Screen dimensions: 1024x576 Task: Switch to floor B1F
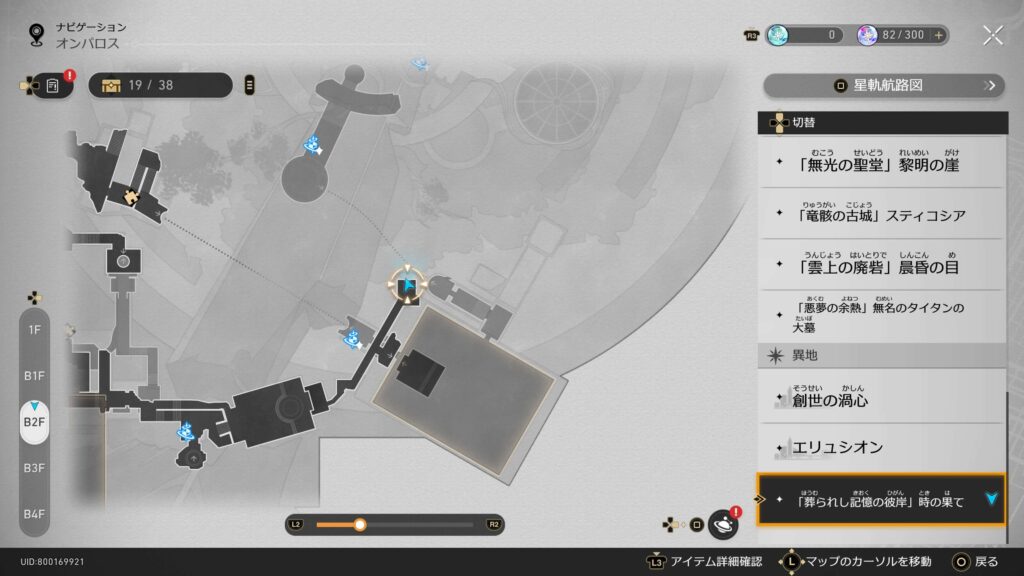coord(35,375)
